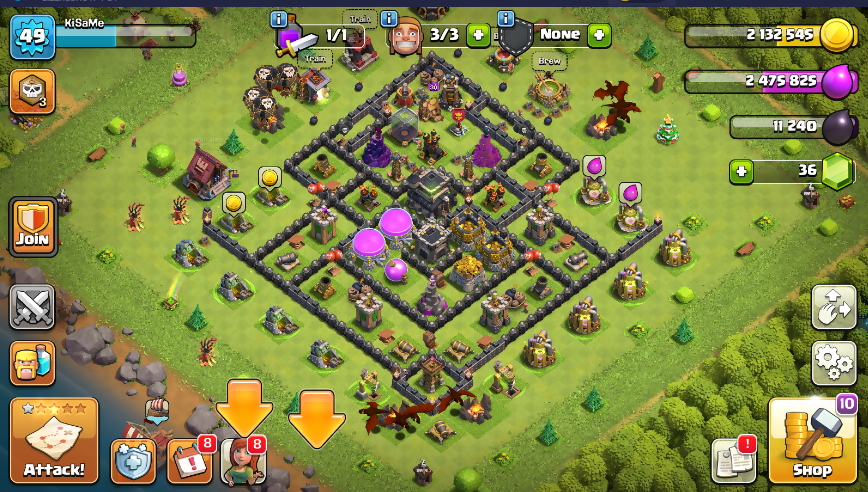Open the news papers icon with alert
Viewport: 868px width, 492px height.
click(733, 461)
